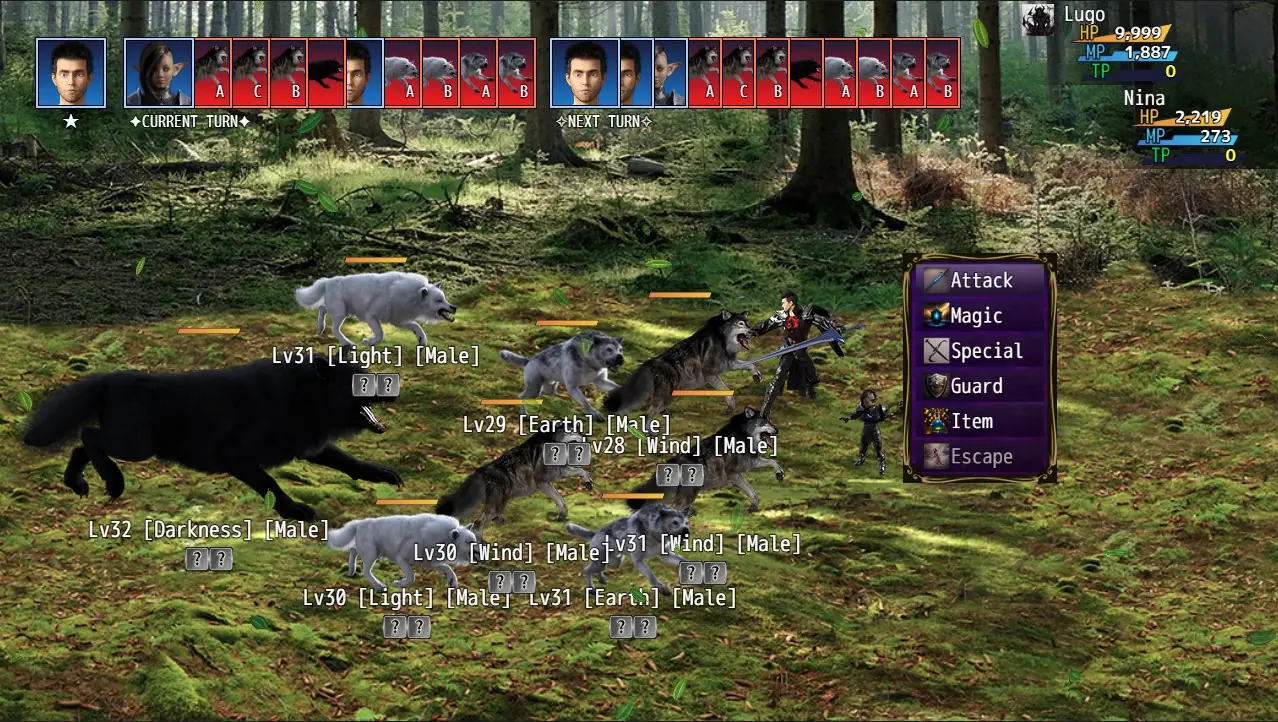Select the starred active-character portrait
1278x722 pixels.
tap(71, 73)
